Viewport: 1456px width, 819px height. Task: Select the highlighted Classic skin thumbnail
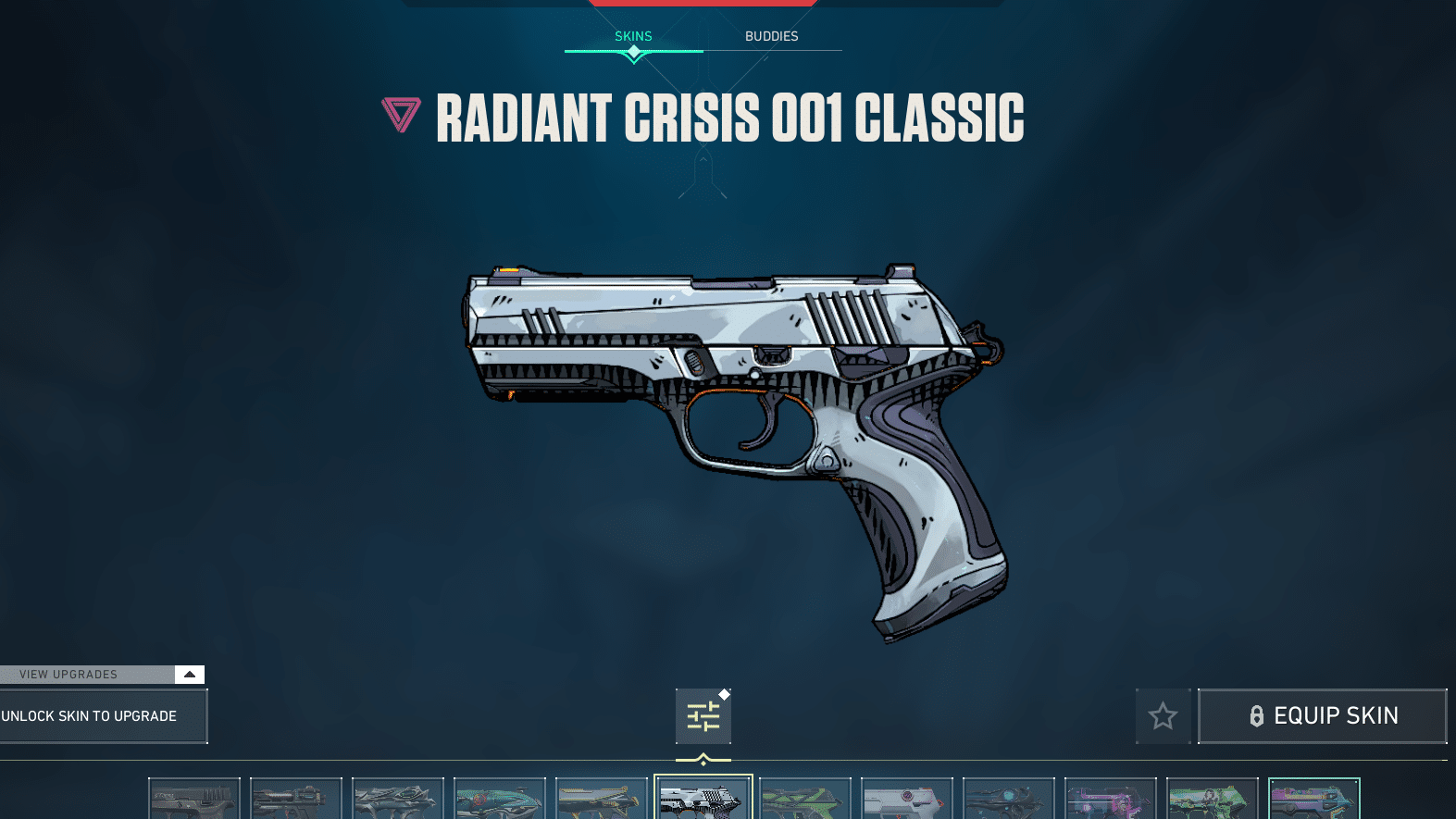(703, 798)
